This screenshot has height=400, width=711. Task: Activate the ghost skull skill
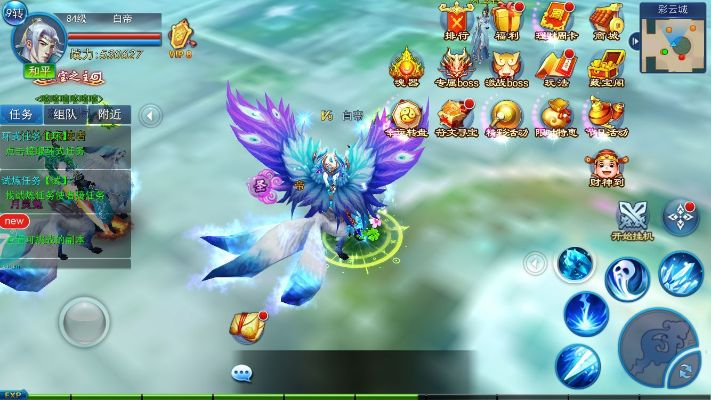coord(627,277)
